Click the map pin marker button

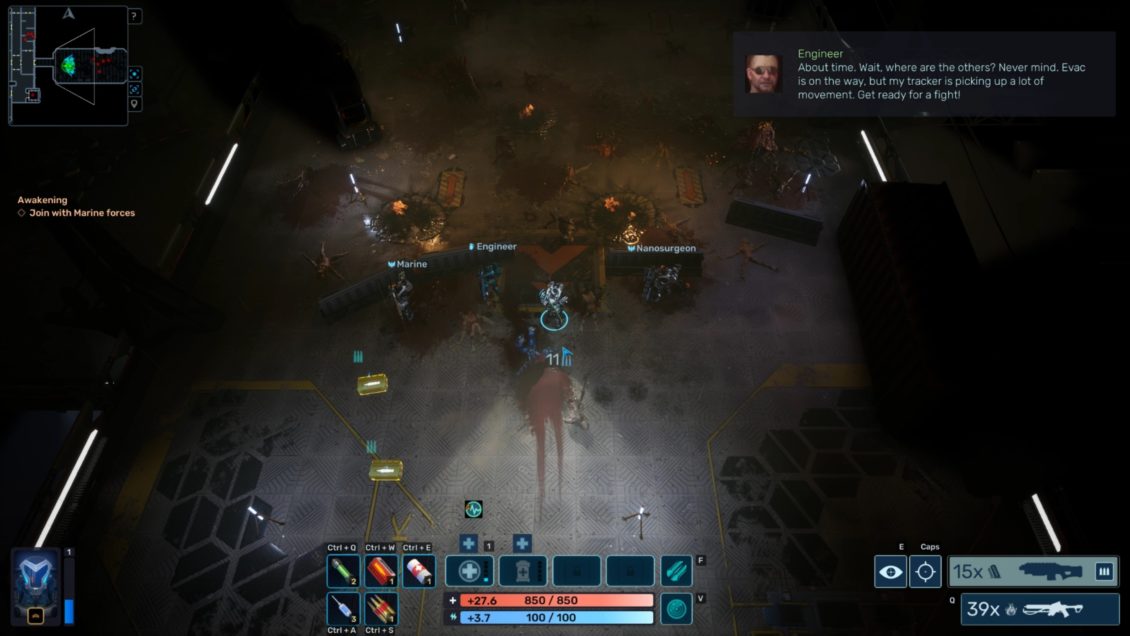135,104
